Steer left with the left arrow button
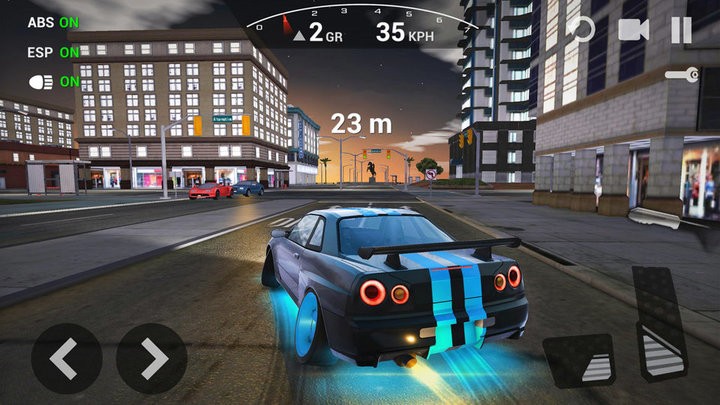Screen dimensions: 720x405 click(x=66, y=358)
